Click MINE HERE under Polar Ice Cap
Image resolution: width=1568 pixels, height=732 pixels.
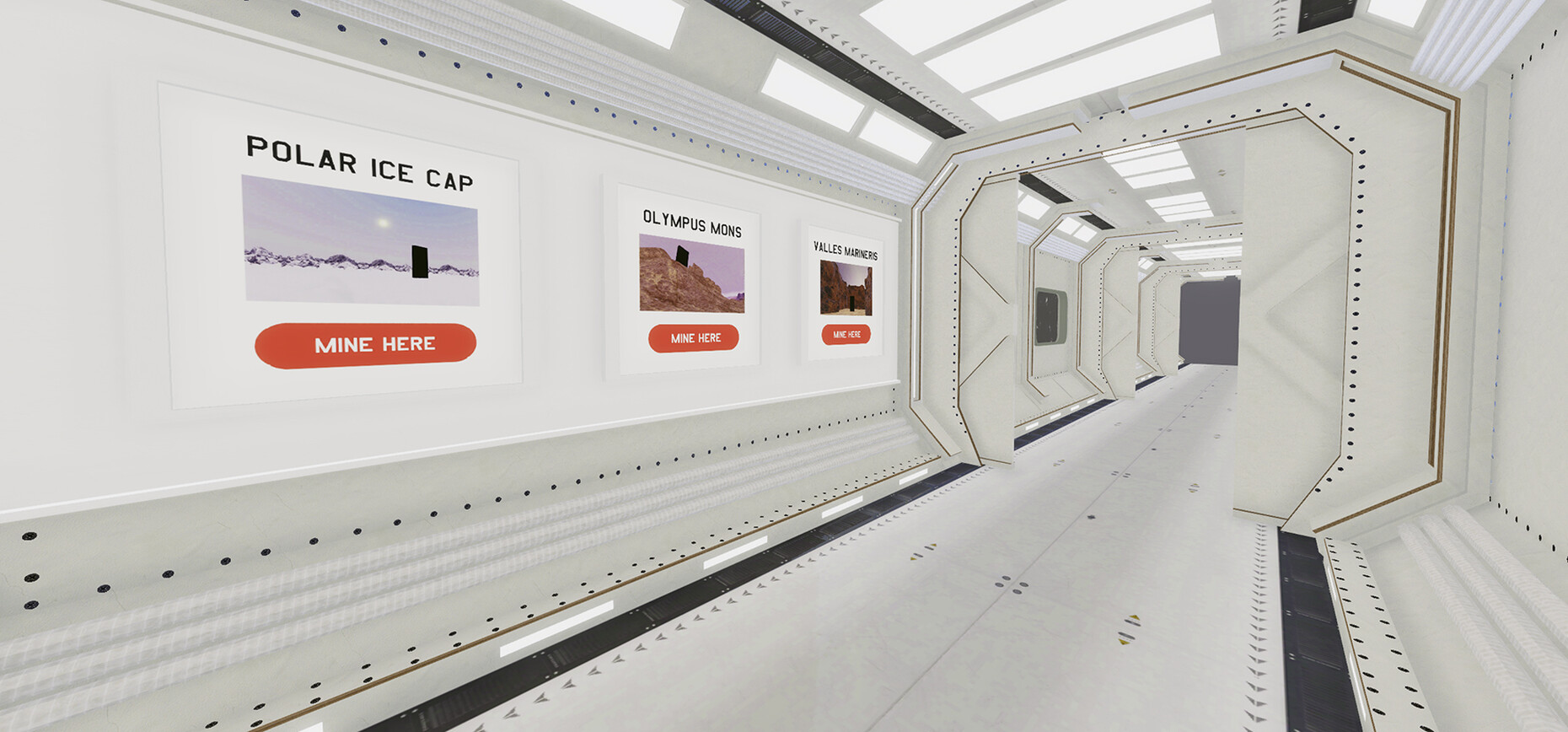[366, 345]
